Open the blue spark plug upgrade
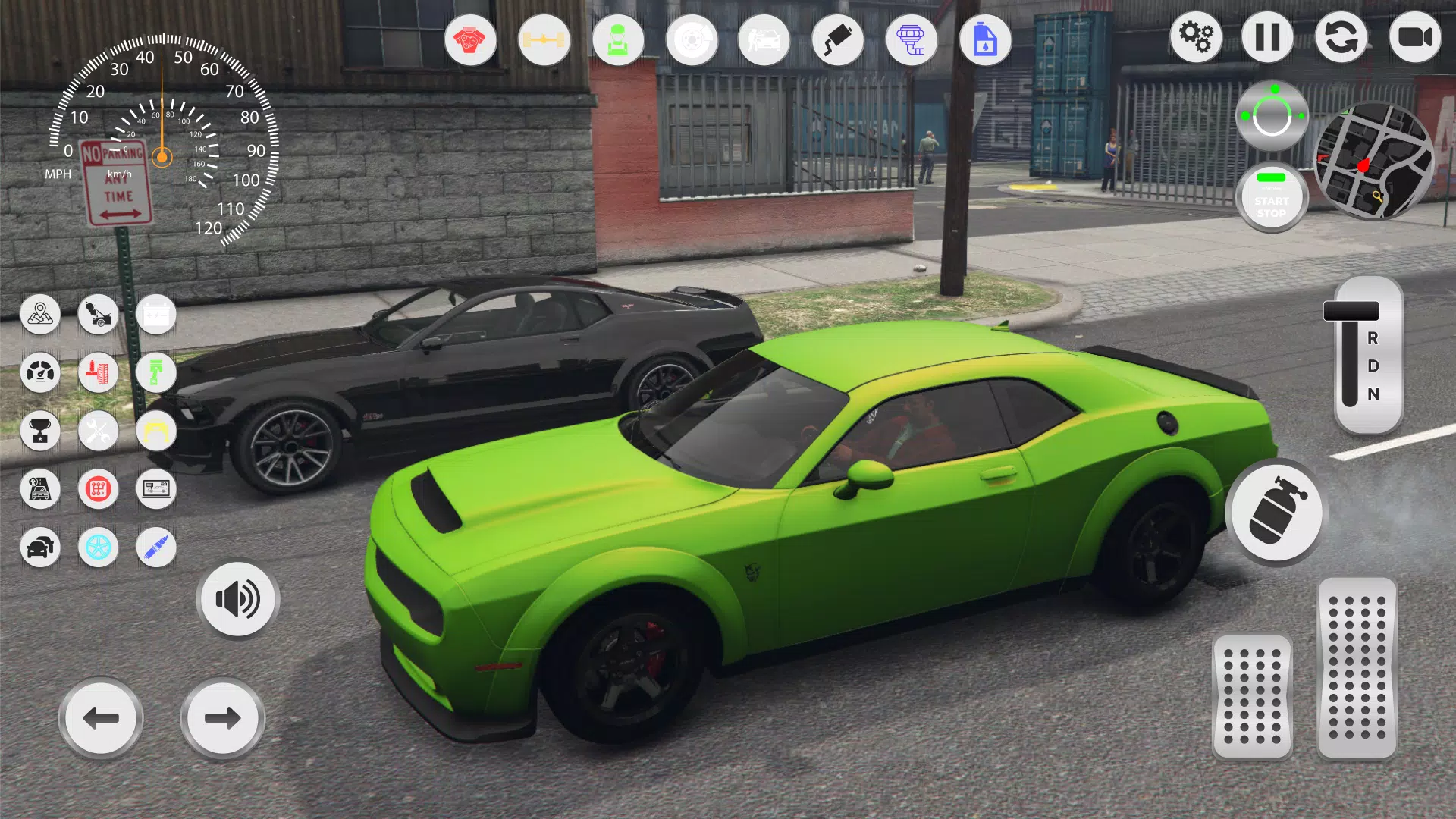Screen dimensions: 1456x819 point(155,548)
